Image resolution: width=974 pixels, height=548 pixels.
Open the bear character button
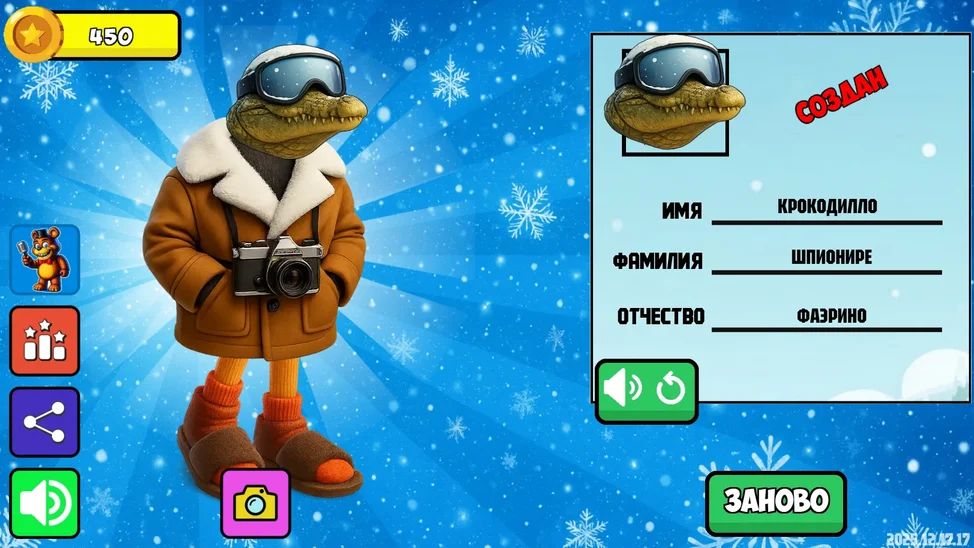(44, 259)
